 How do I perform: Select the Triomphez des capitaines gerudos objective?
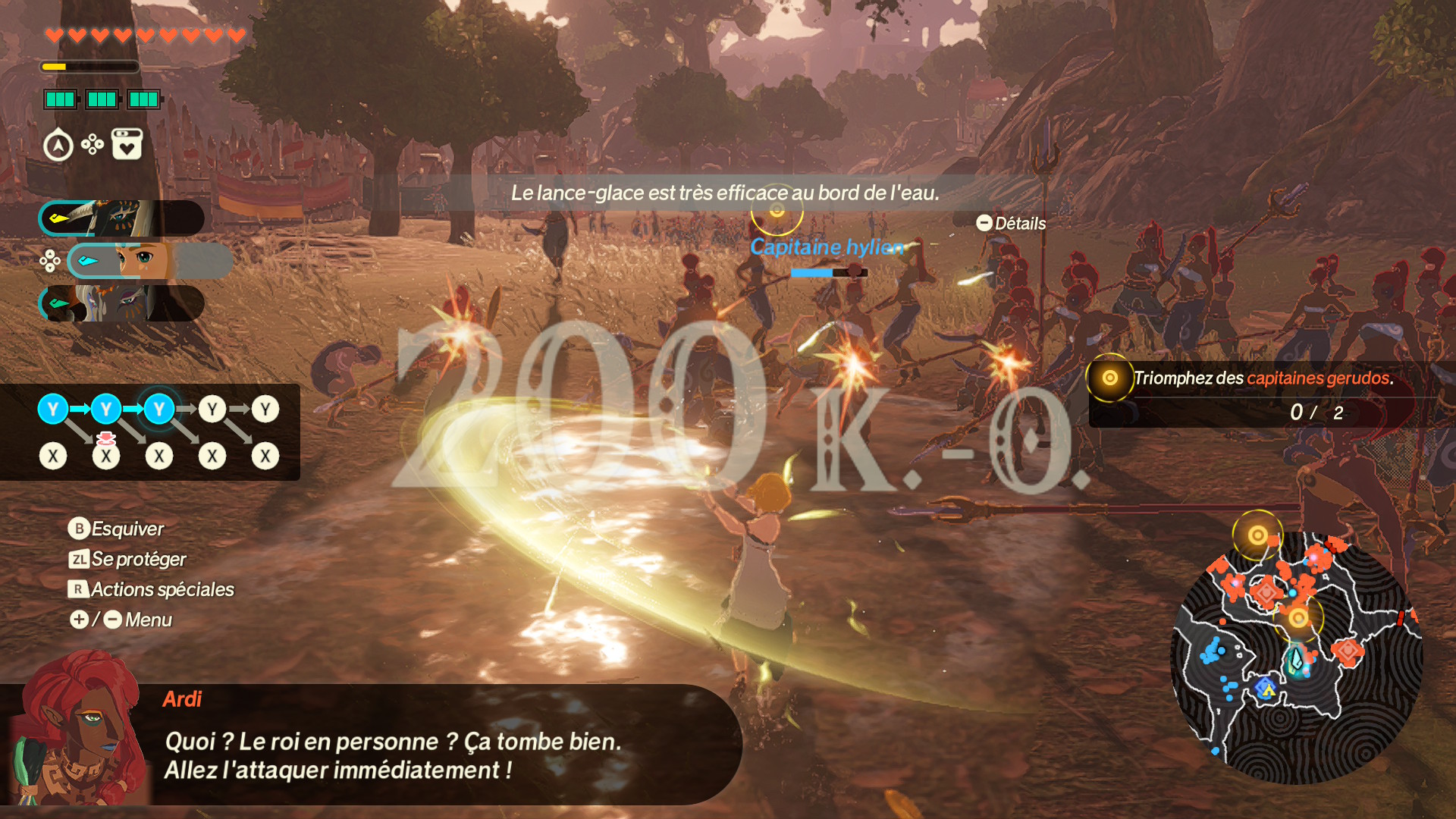coord(1263,378)
